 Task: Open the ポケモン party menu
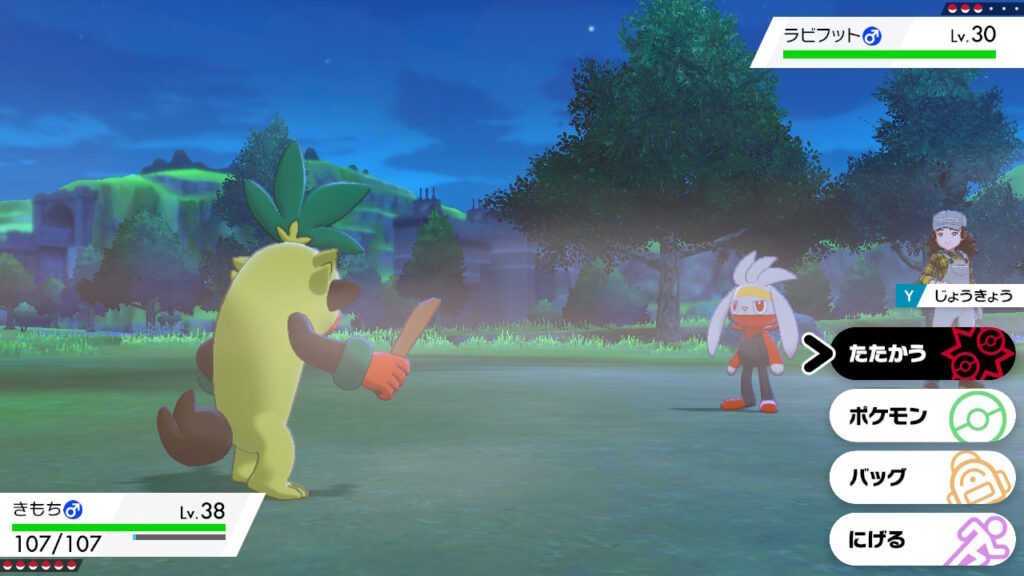tap(920, 416)
